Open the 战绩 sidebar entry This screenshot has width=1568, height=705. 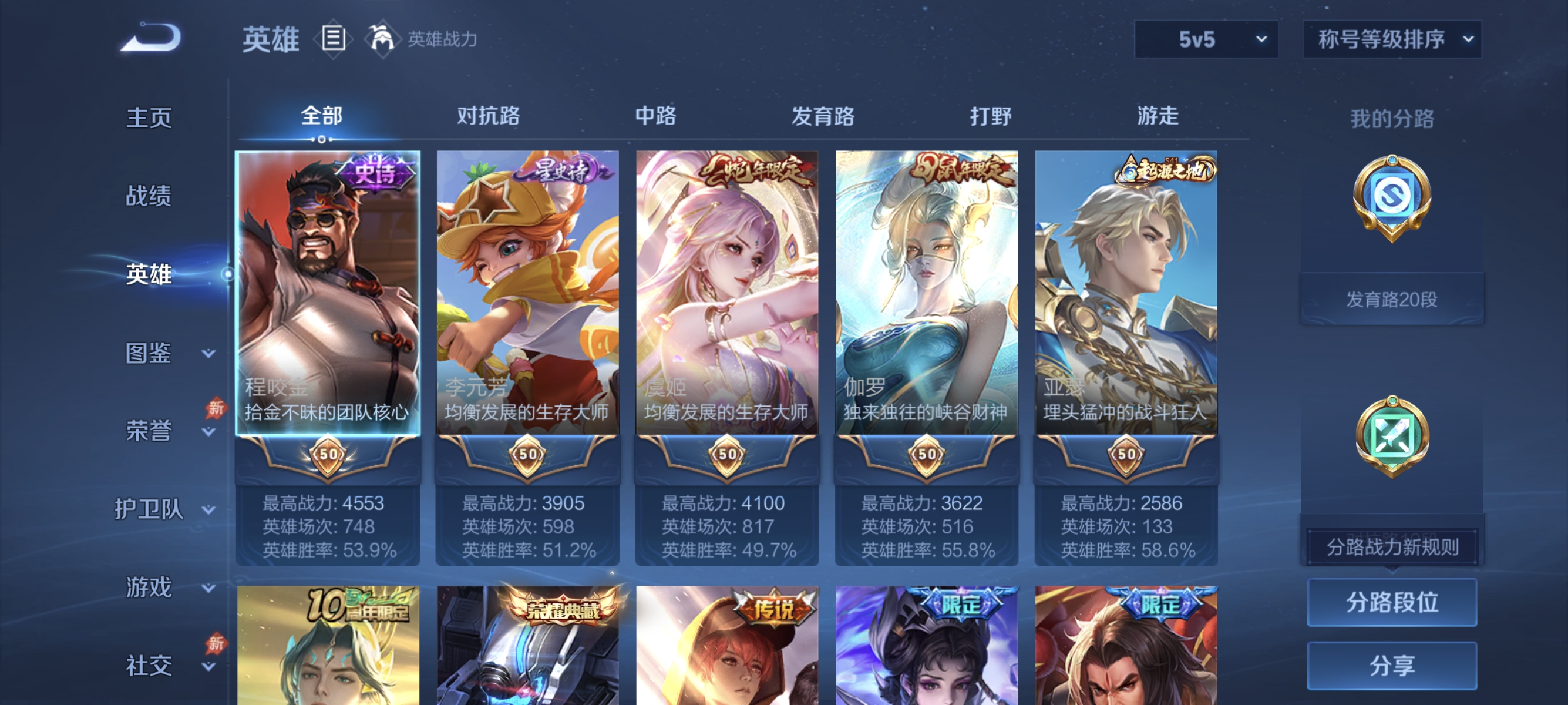click(x=148, y=197)
